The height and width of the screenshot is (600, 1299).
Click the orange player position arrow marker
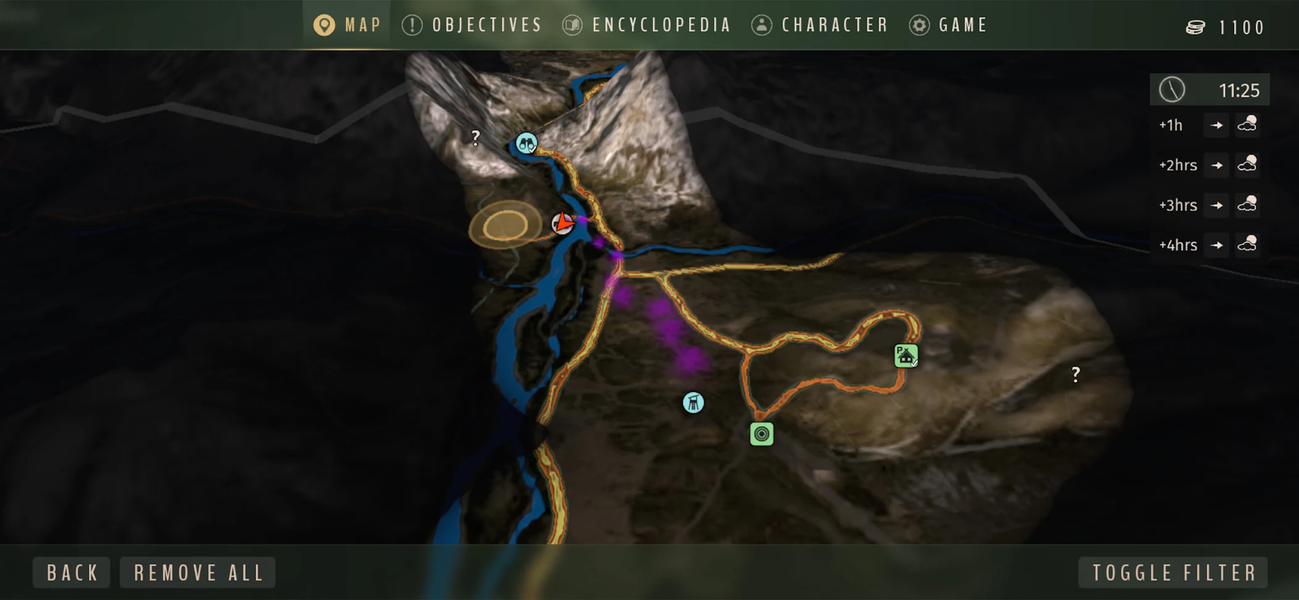(x=564, y=224)
